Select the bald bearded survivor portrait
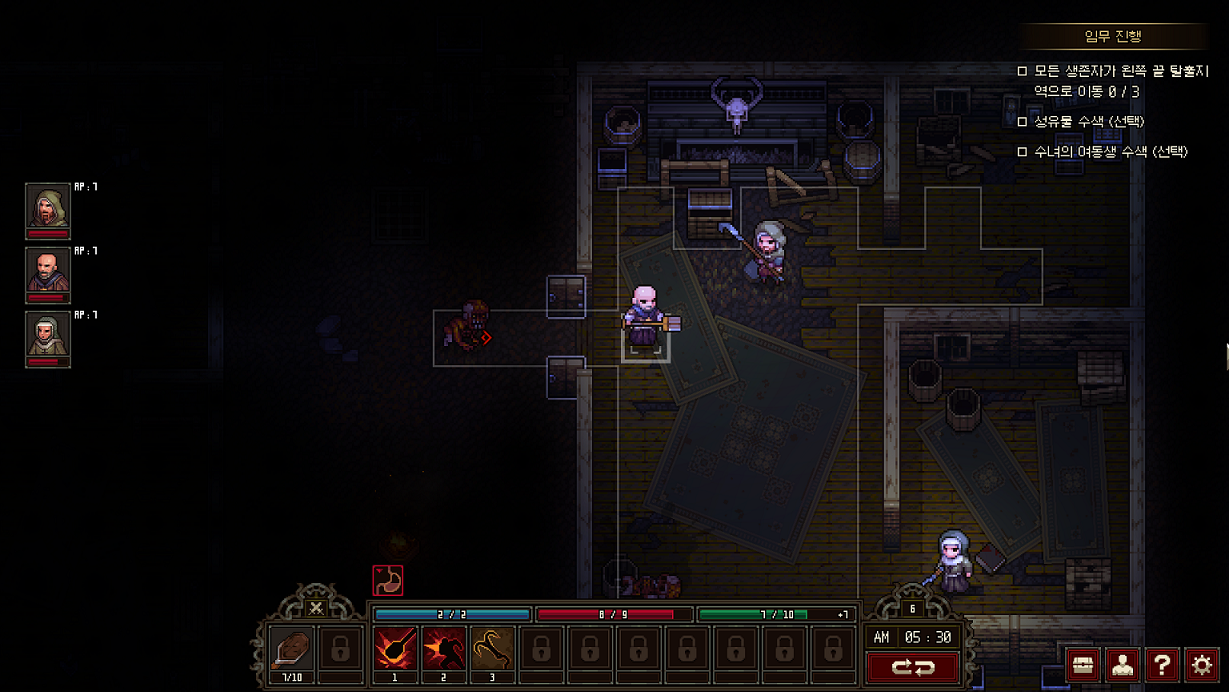The image size is (1229, 692). pos(47,274)
